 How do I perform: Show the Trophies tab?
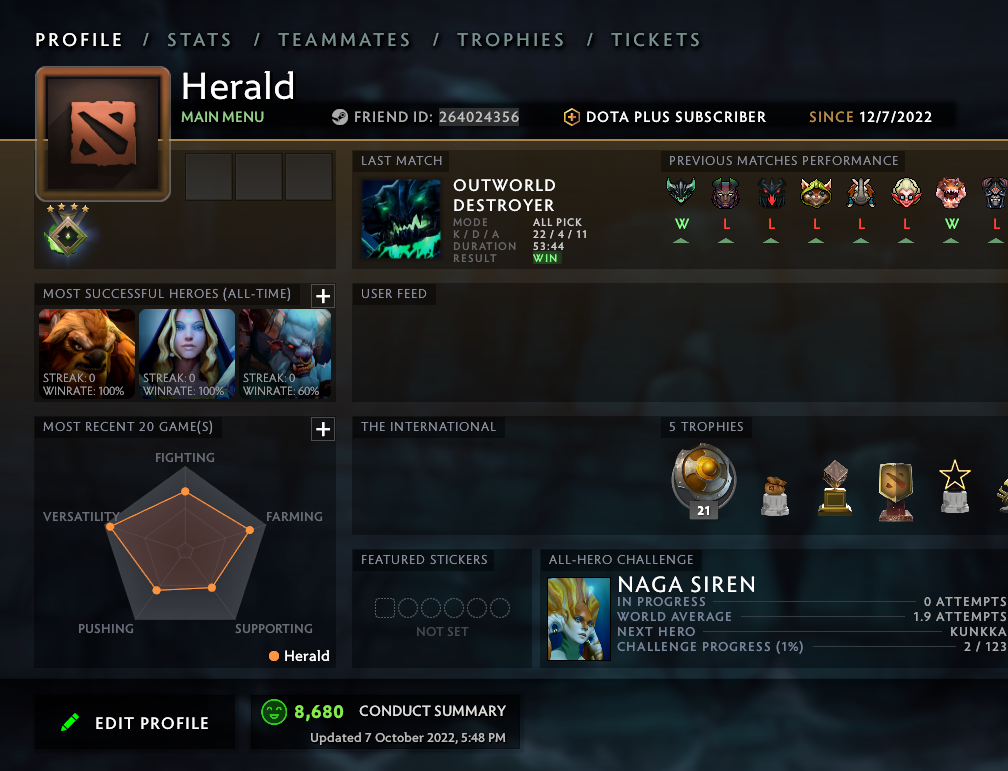(510, 40)
